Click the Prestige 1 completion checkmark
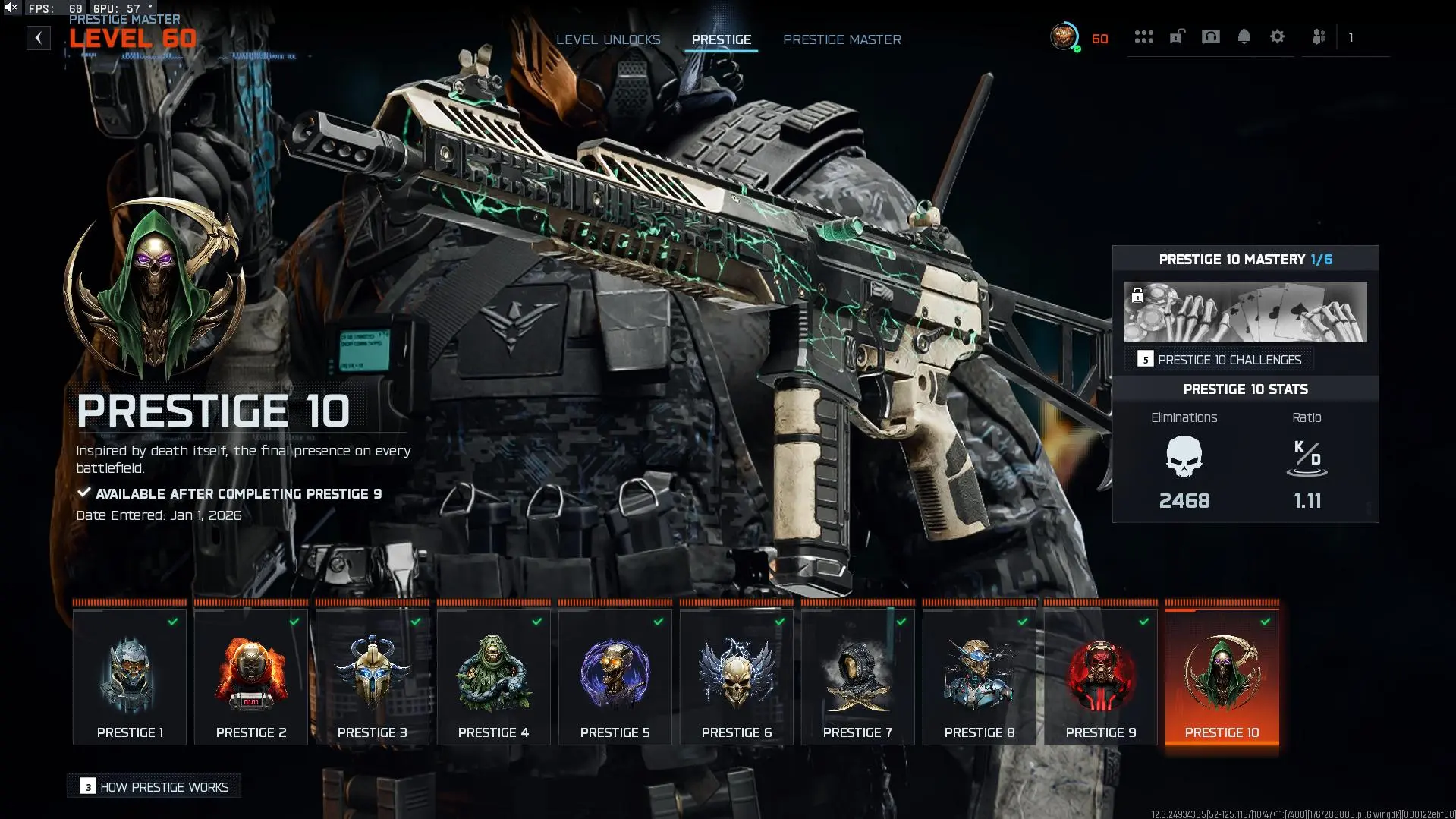 pos(172,621)
